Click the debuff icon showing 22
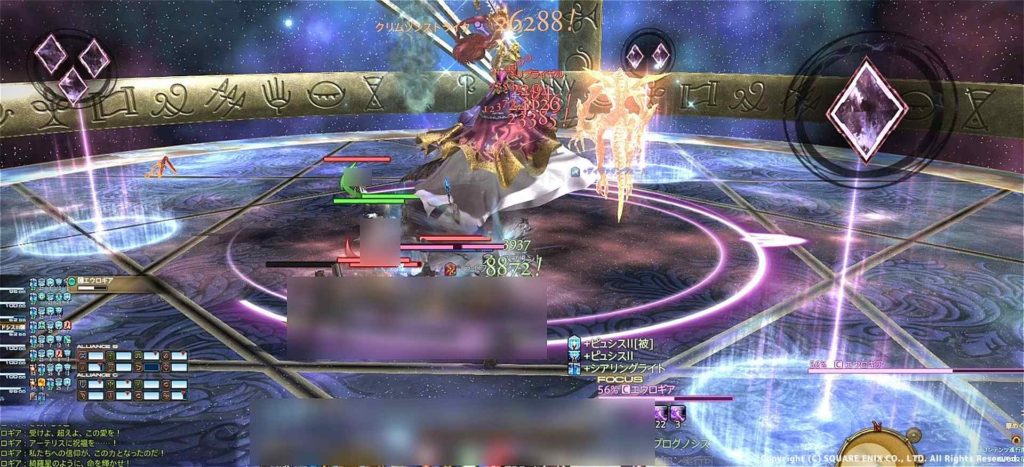The image size is (1024, 467). click(x=661, y=412)
